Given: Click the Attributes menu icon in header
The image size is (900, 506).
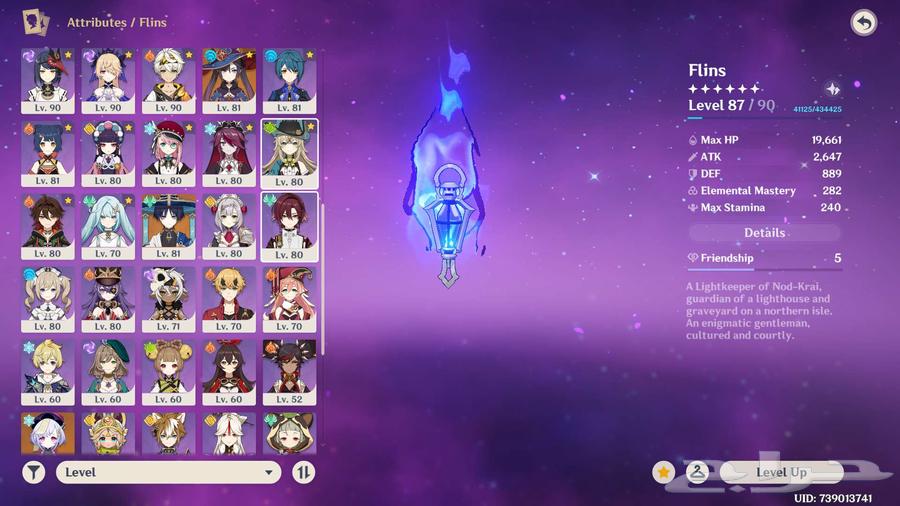Looking at the screenshot, I should pyautogui.click(x=36, y=21).
